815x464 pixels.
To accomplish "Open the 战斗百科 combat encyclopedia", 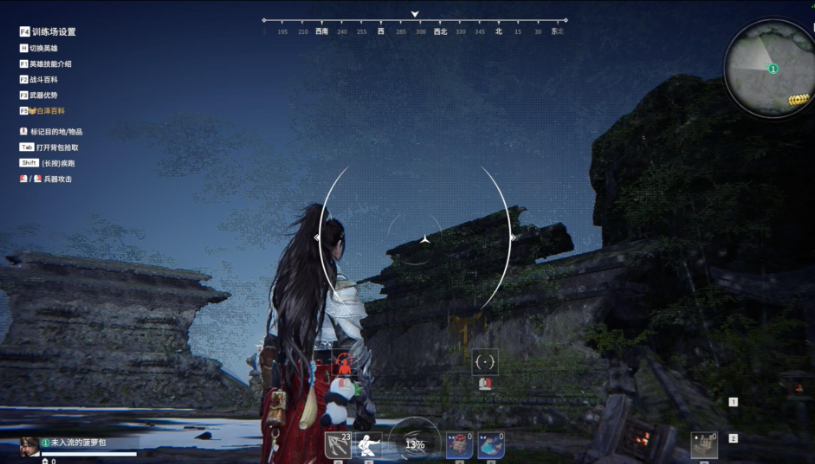I will pyautogui.click(x=44, y=79).
